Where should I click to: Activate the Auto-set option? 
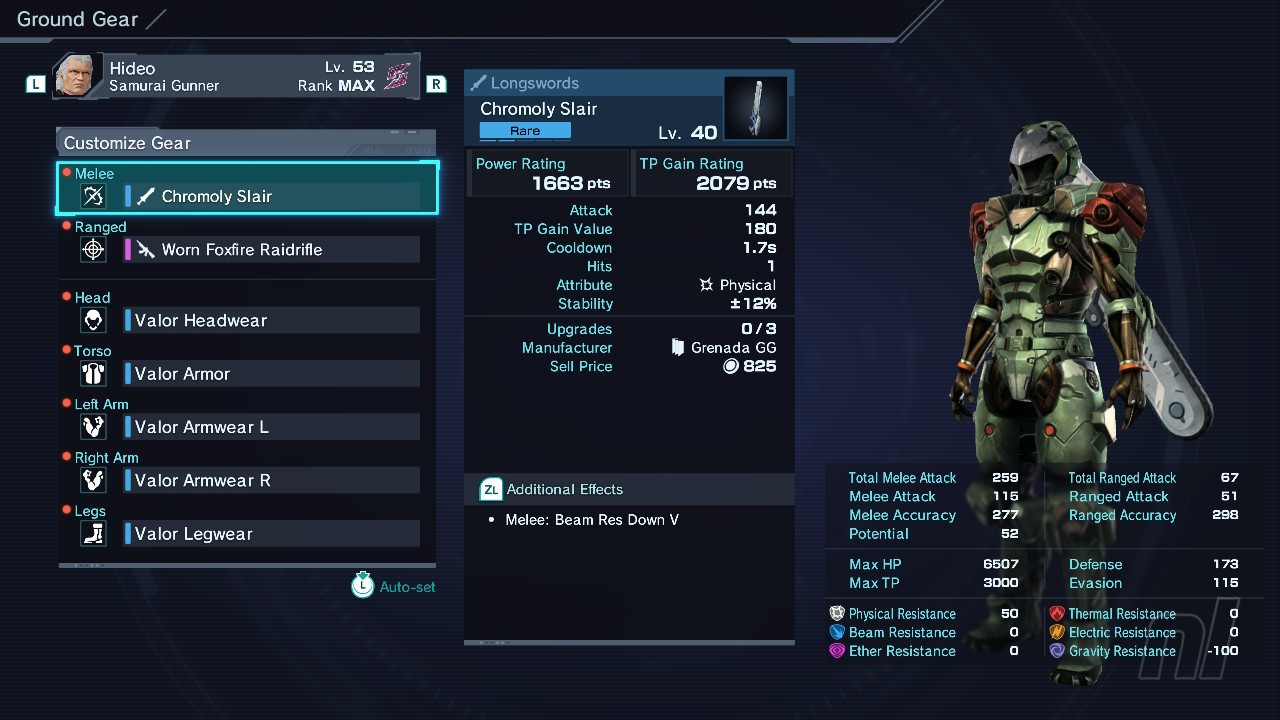click(x=394, y=586)
